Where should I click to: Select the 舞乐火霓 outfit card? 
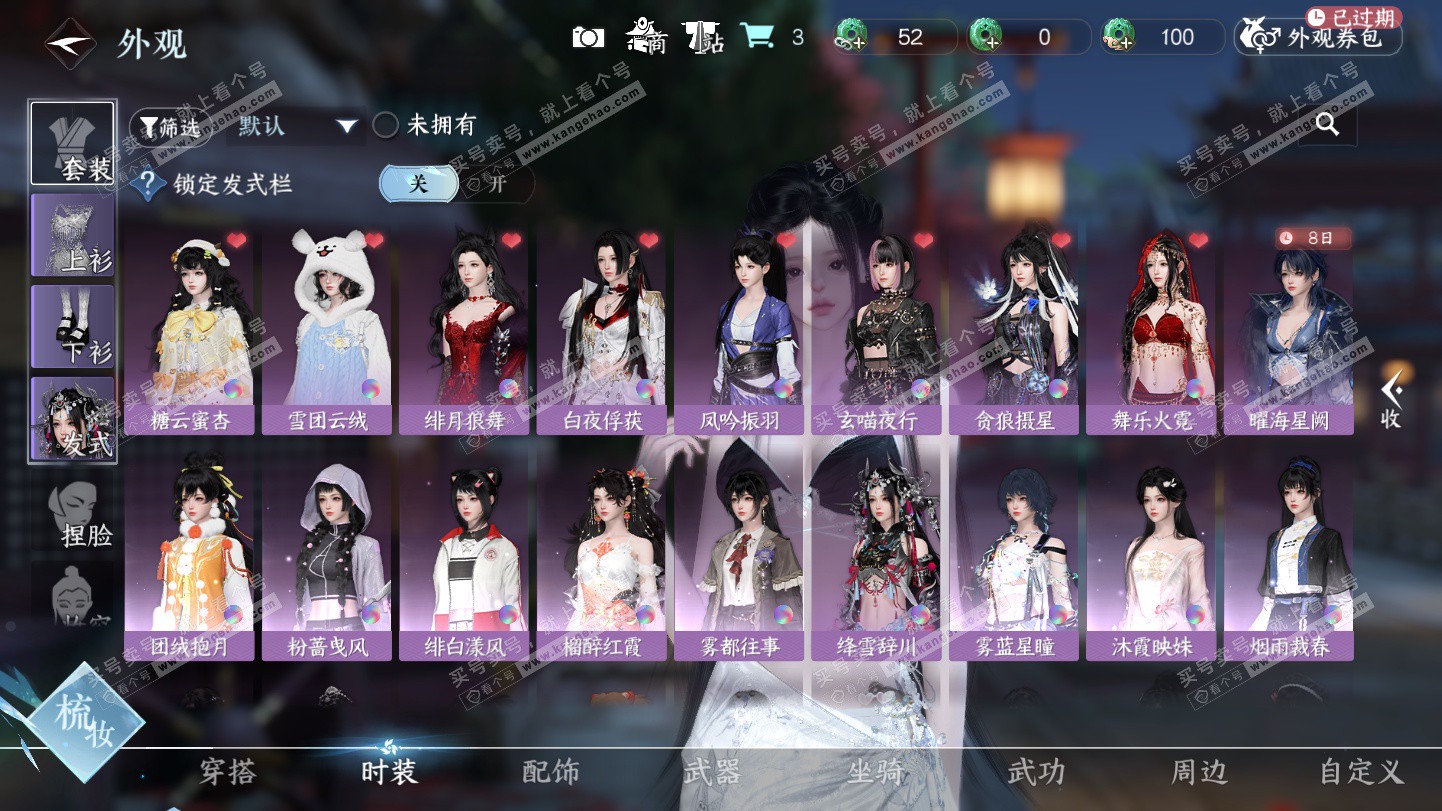click(x=1152, y=330)
